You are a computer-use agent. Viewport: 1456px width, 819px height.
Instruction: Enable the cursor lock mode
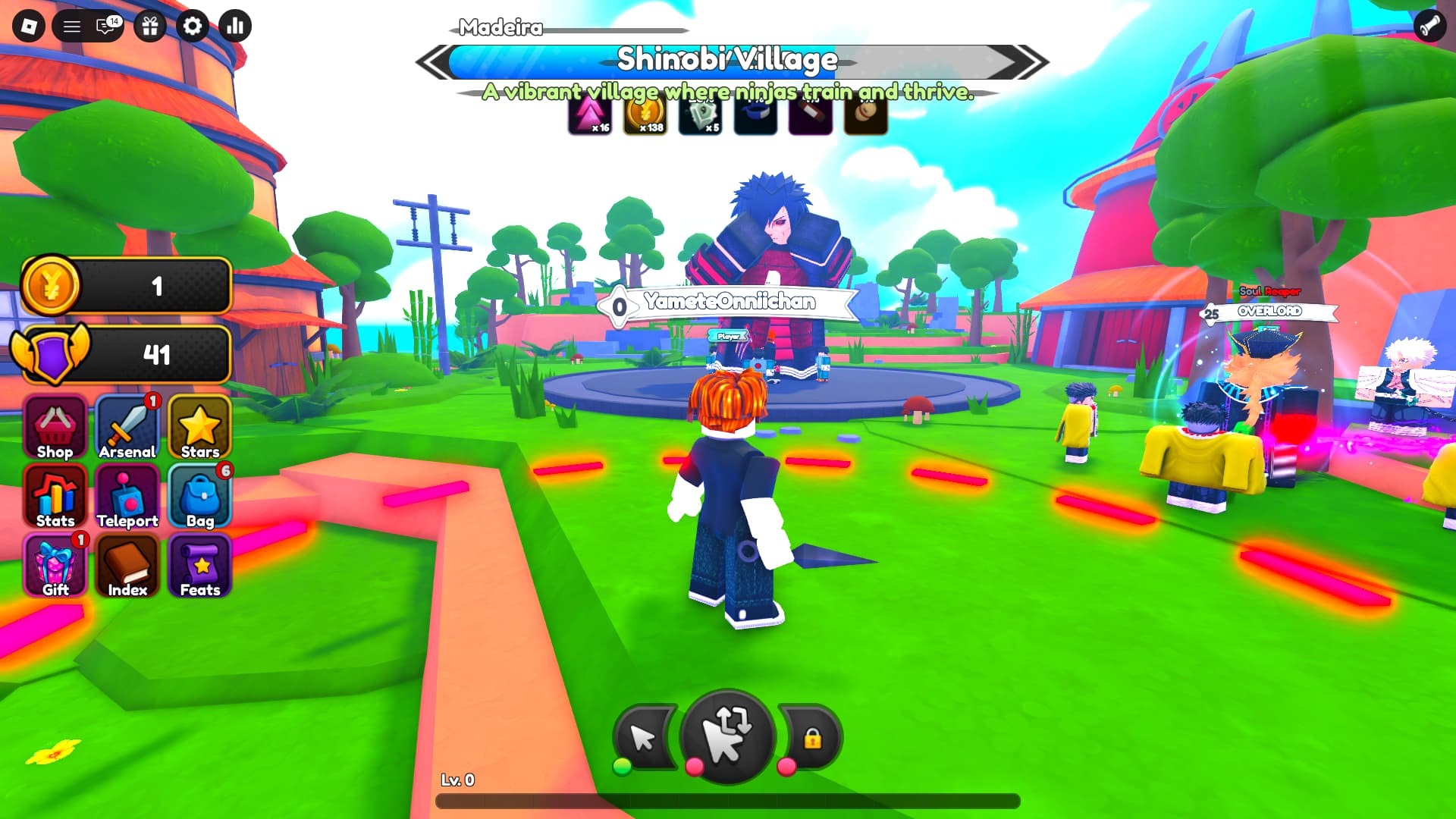813,736
